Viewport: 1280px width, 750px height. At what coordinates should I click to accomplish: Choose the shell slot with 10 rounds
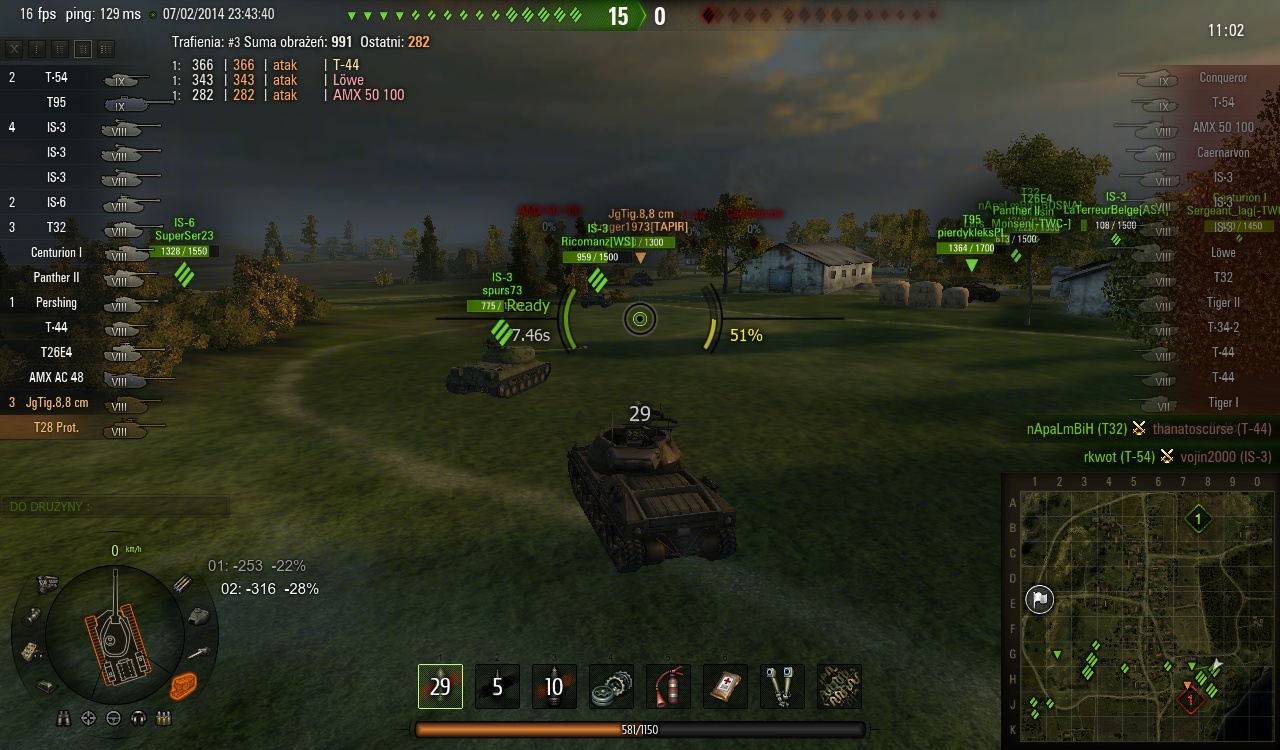(x=554, y=687)
